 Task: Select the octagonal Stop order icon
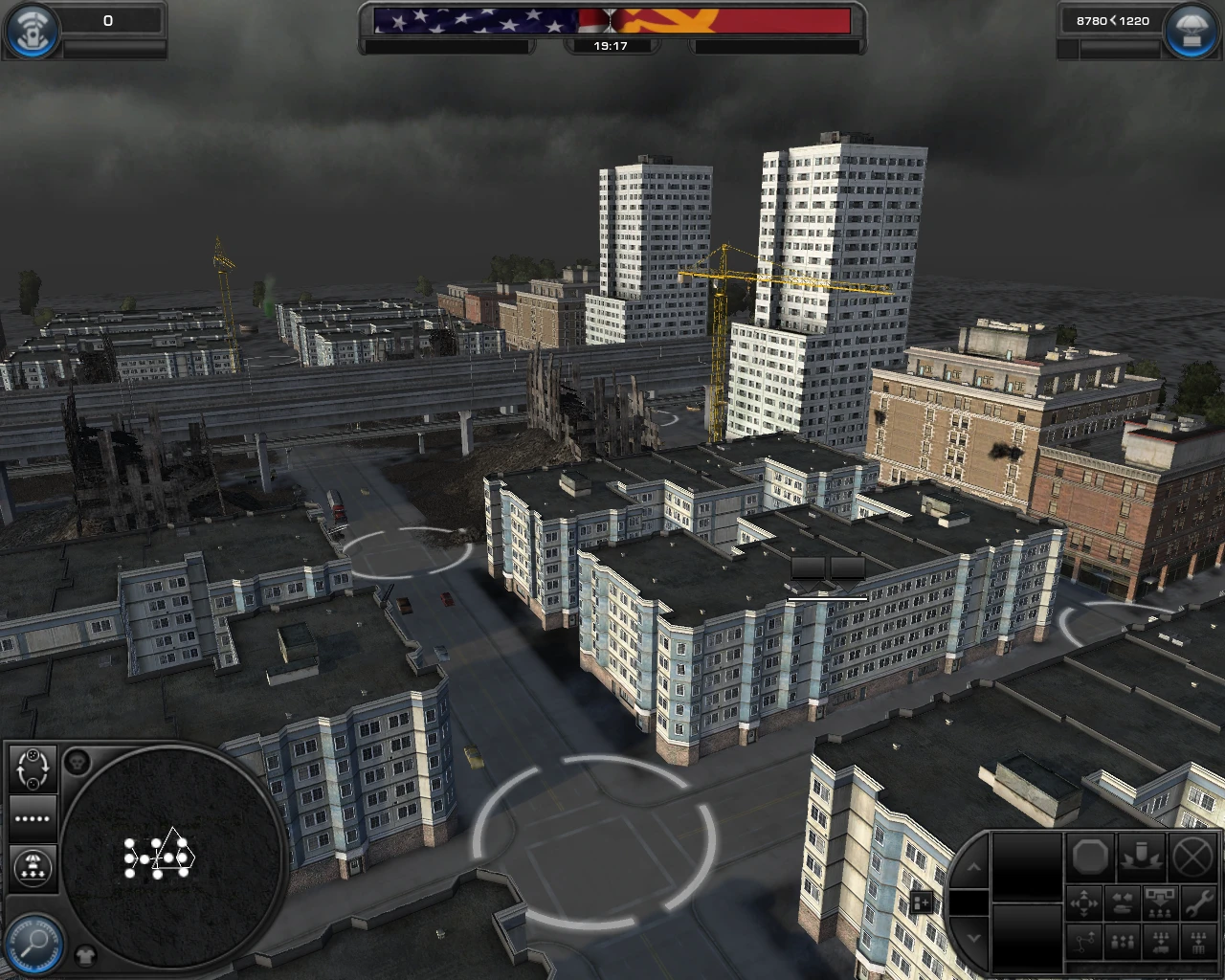click(1092, 857)
